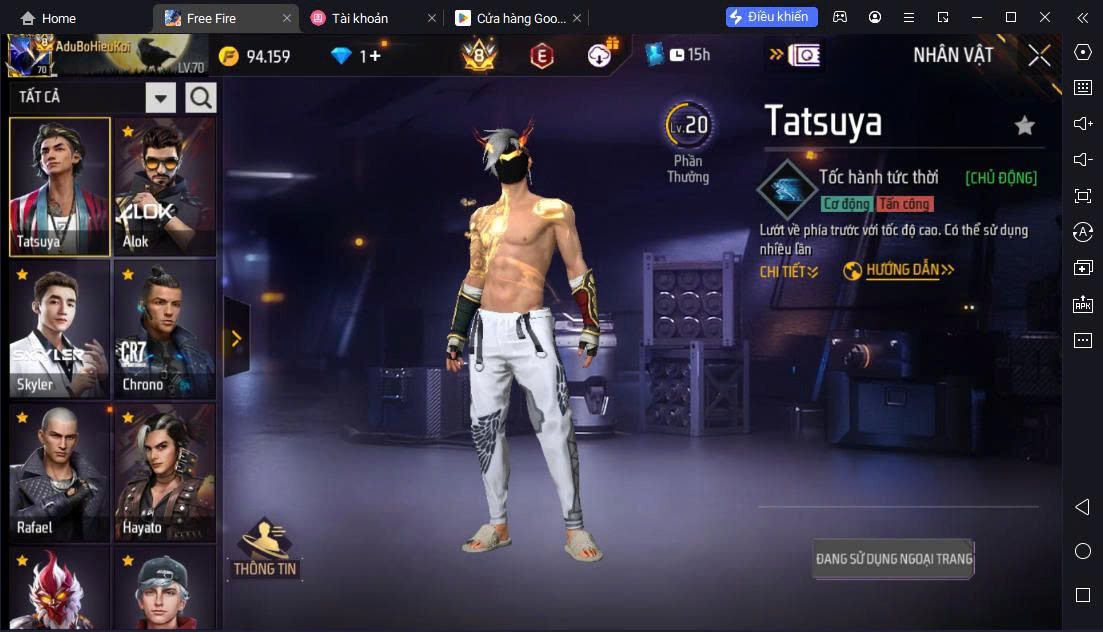Expand Chi Tiết skill details
Viewport: 1103px width, 632px height.
(x=789, y=271)
